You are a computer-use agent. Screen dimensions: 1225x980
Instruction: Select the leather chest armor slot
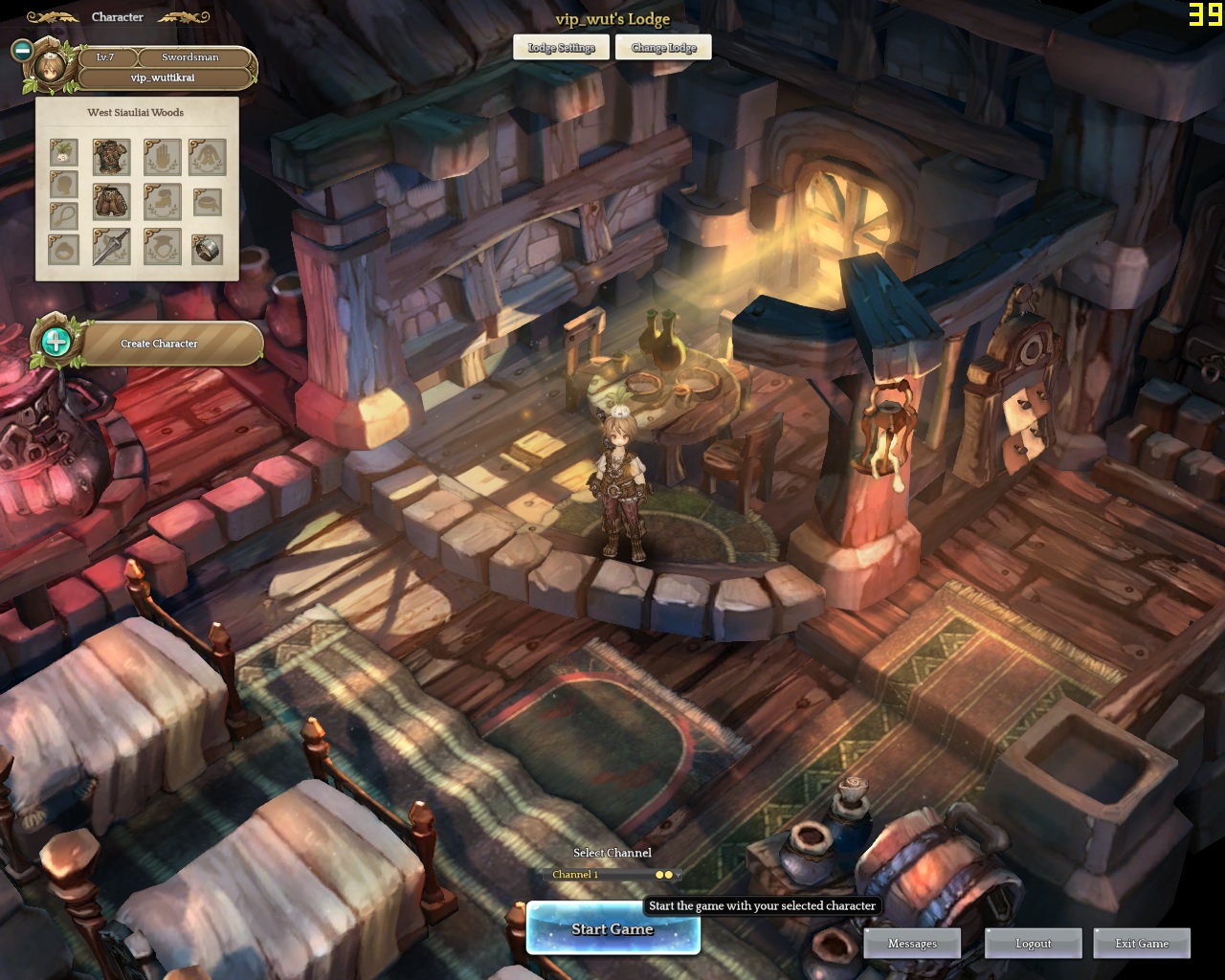pos(112,157)
